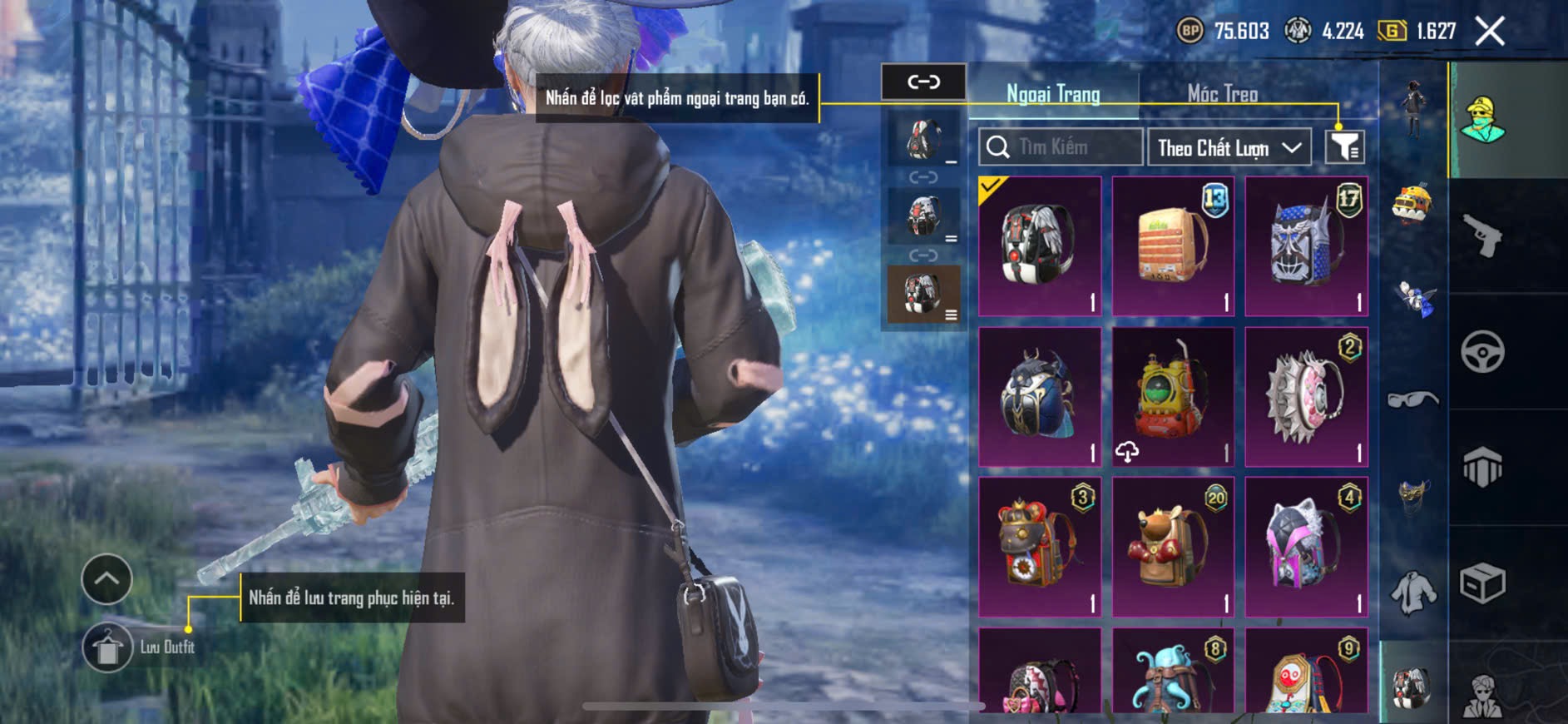
Task: Open the pistol weapon skins category
Action: 1482,236
